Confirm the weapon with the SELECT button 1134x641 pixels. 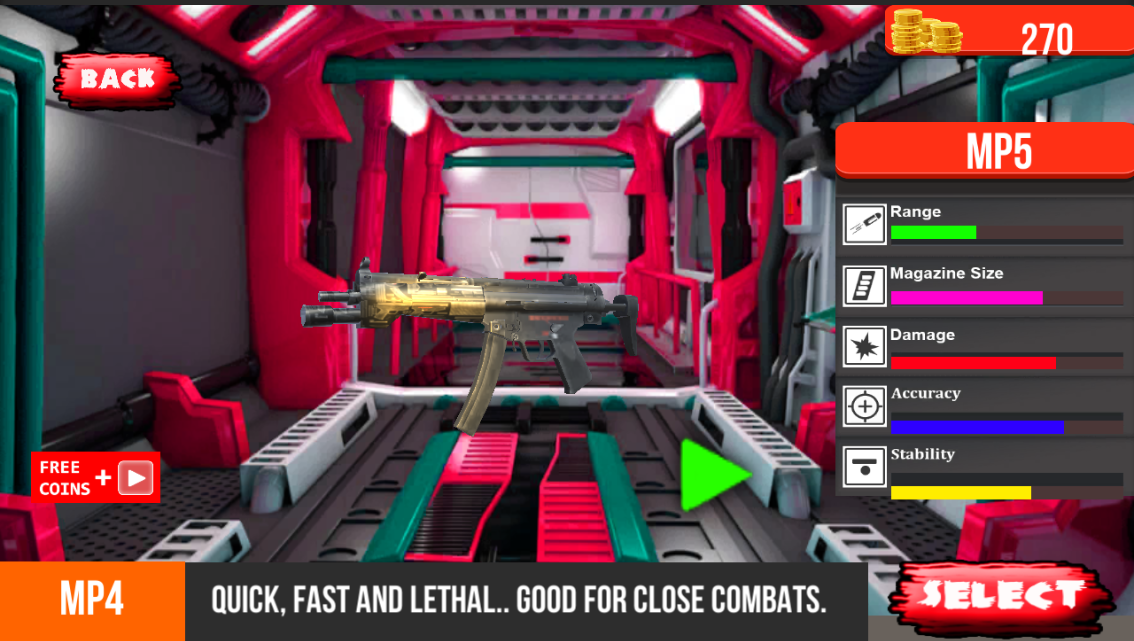point(999,596)
